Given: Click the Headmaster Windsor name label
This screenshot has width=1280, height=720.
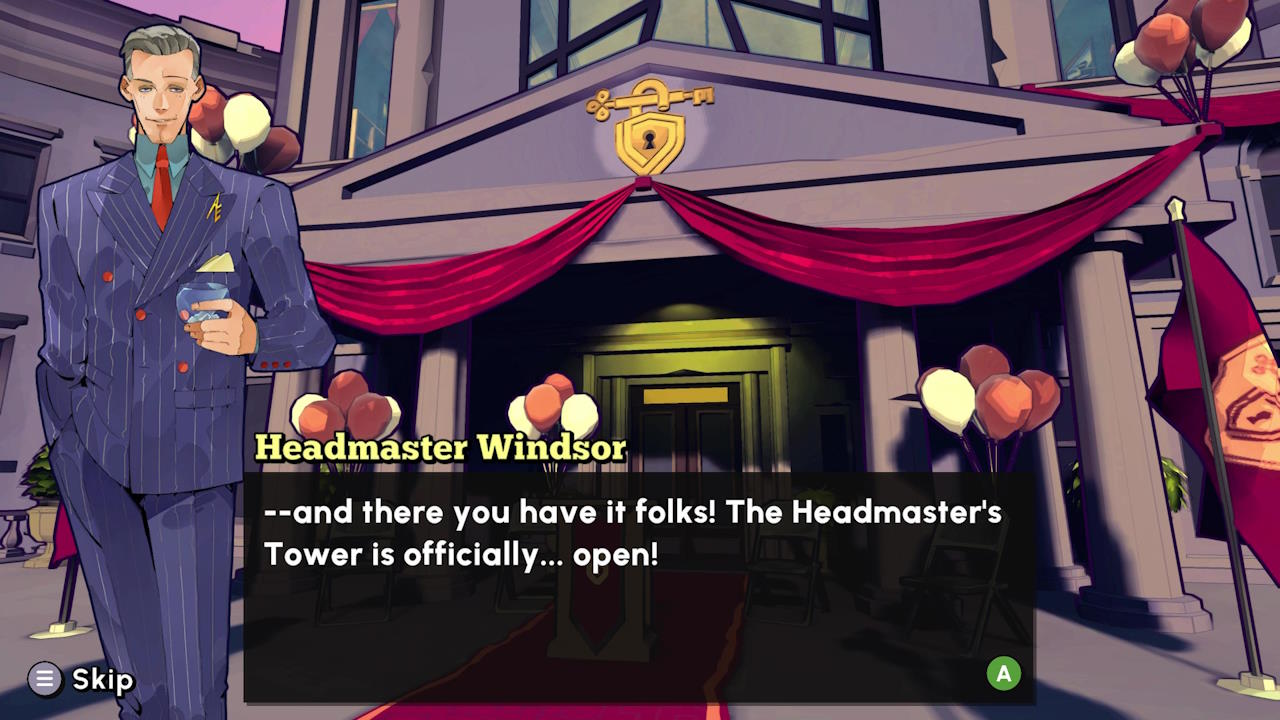Looking at the screenshot, I should coord(440,448).
